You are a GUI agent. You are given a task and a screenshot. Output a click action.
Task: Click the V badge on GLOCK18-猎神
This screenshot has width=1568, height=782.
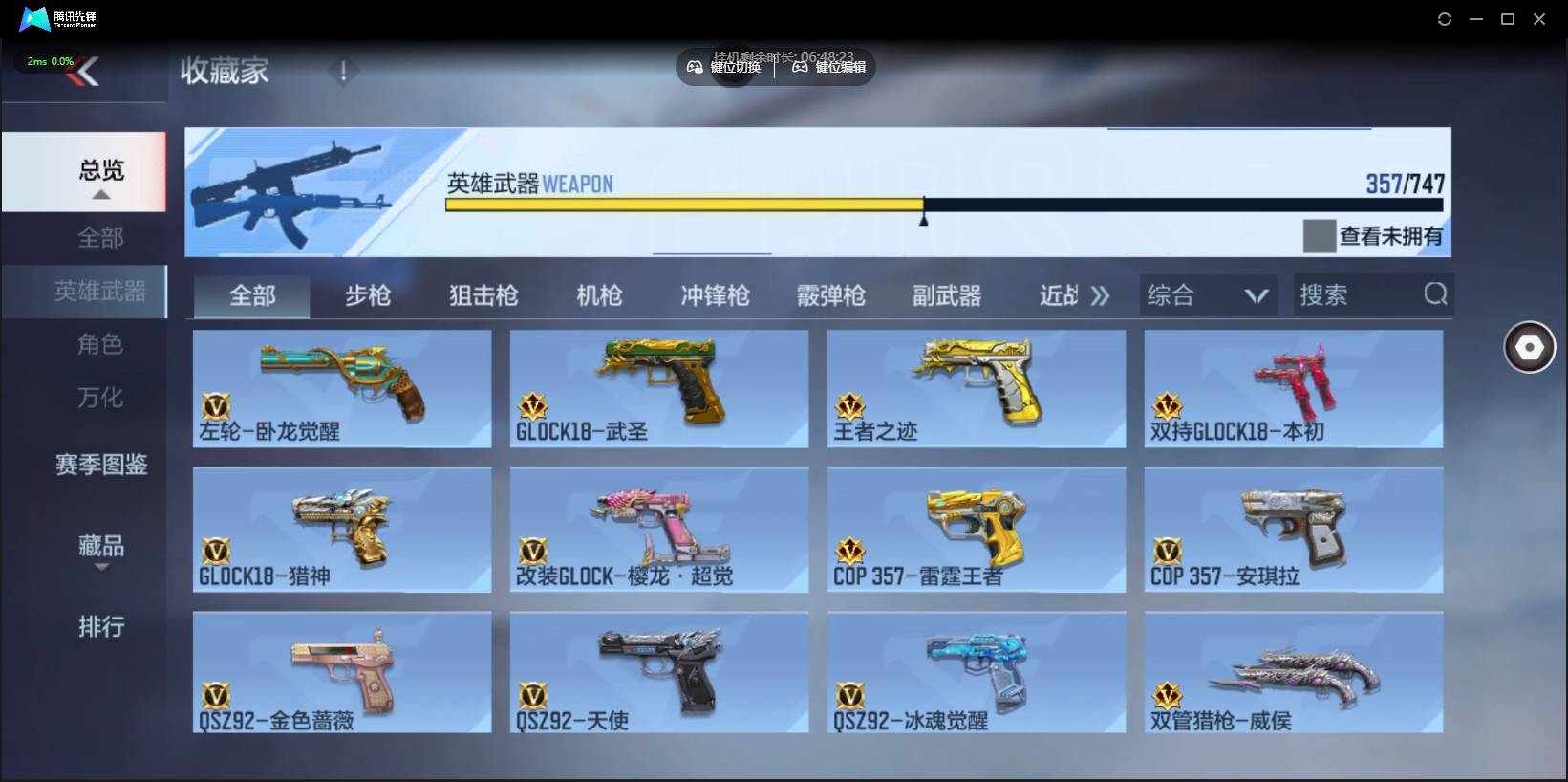tap(217, 554)
